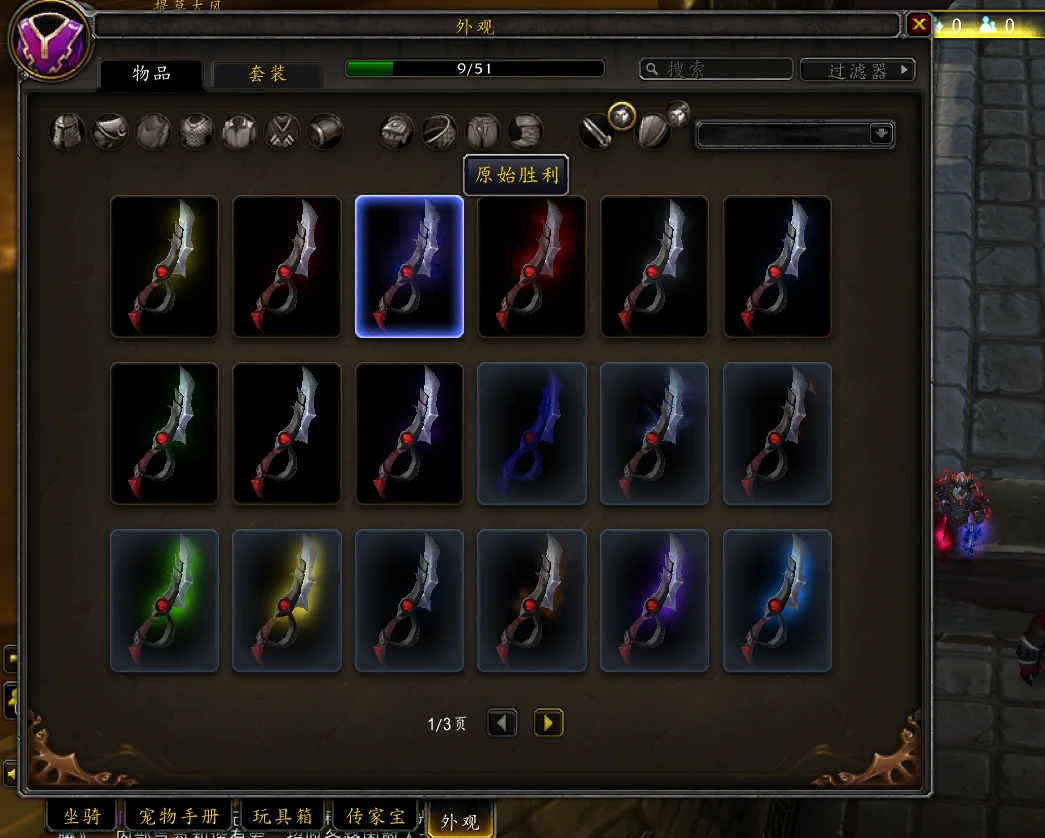Choose the off-hand shield slot icon

(653, 131)
